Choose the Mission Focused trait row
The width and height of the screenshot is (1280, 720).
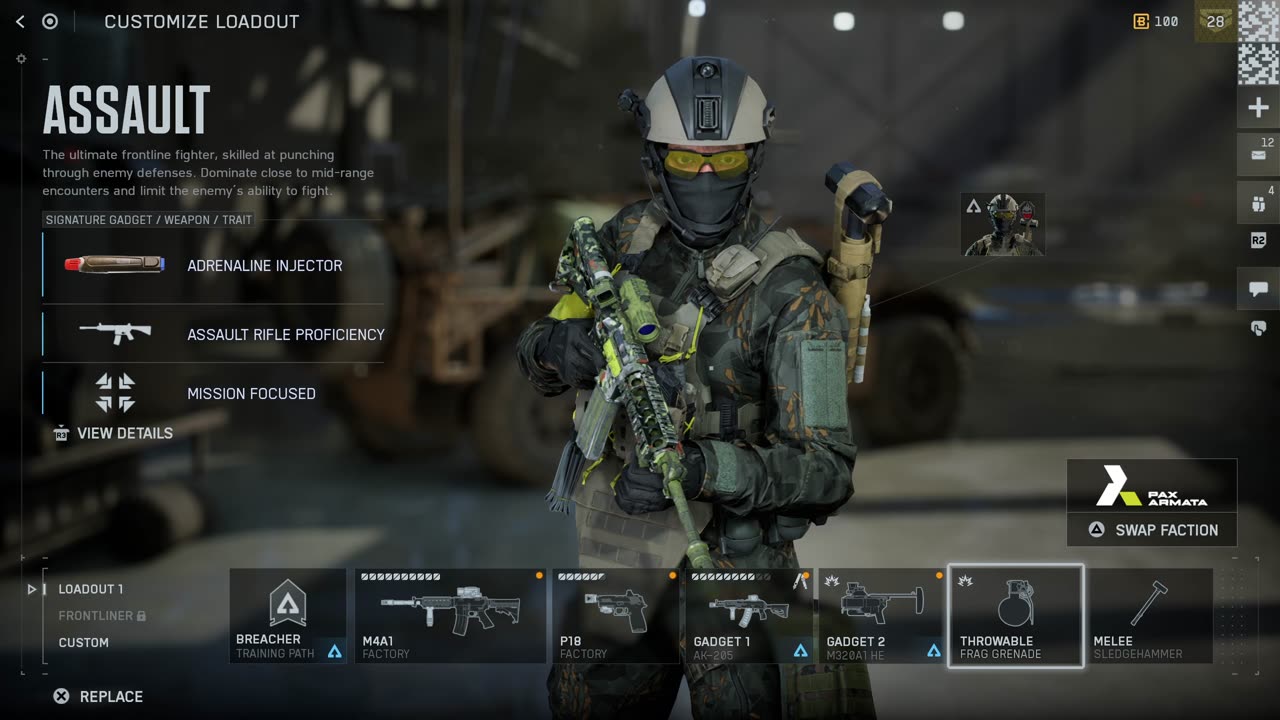tap(213, 393)
